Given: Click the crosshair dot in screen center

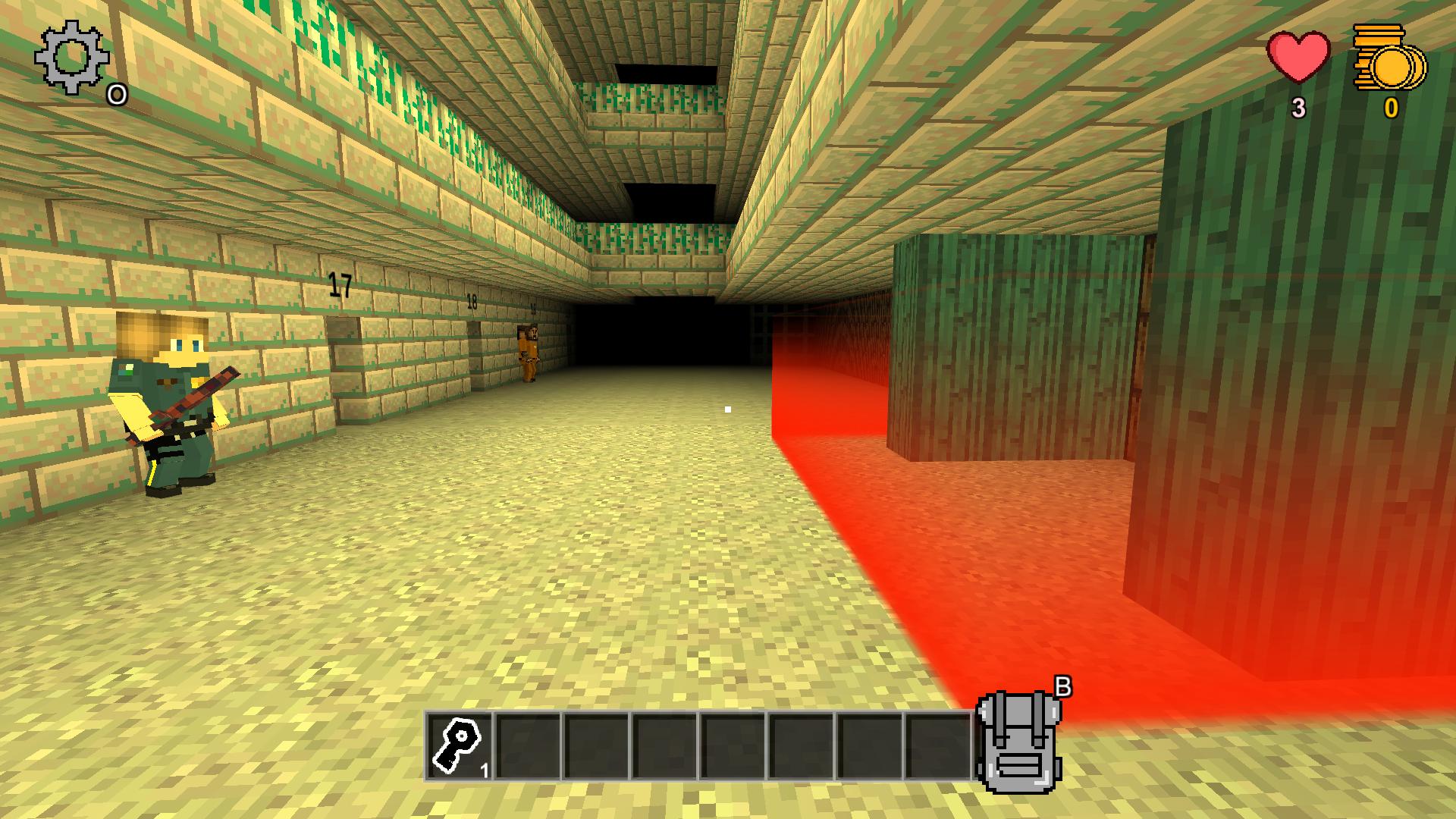Looking at the screenshot, I should (x=728, y=407).
